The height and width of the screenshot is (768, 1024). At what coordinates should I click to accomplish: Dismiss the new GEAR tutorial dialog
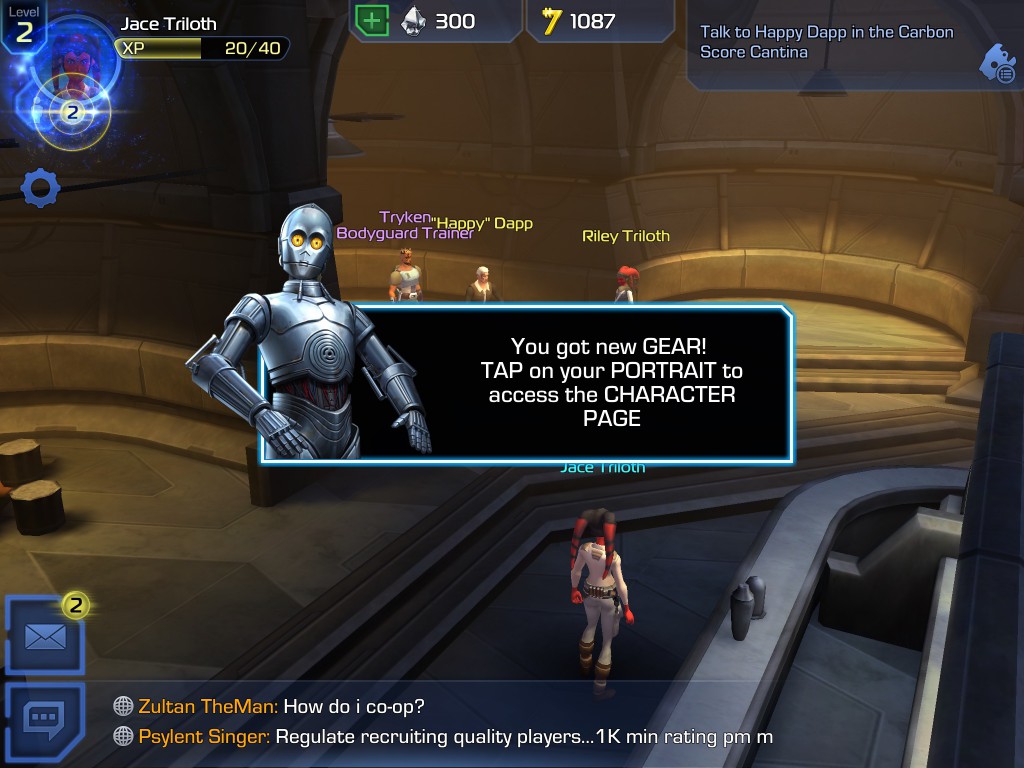click(x=610, y=385)
